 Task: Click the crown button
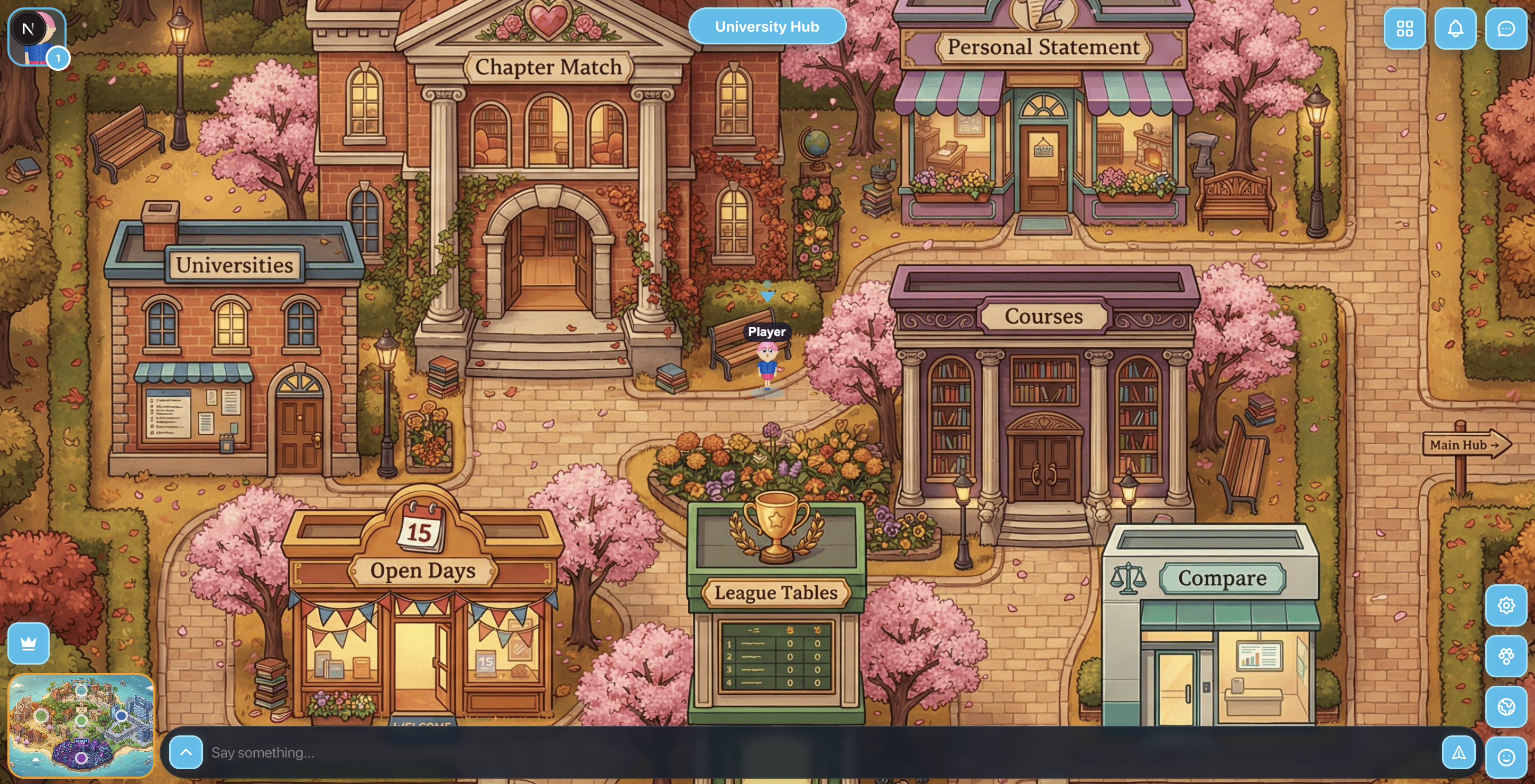click(x=29, y=643)
